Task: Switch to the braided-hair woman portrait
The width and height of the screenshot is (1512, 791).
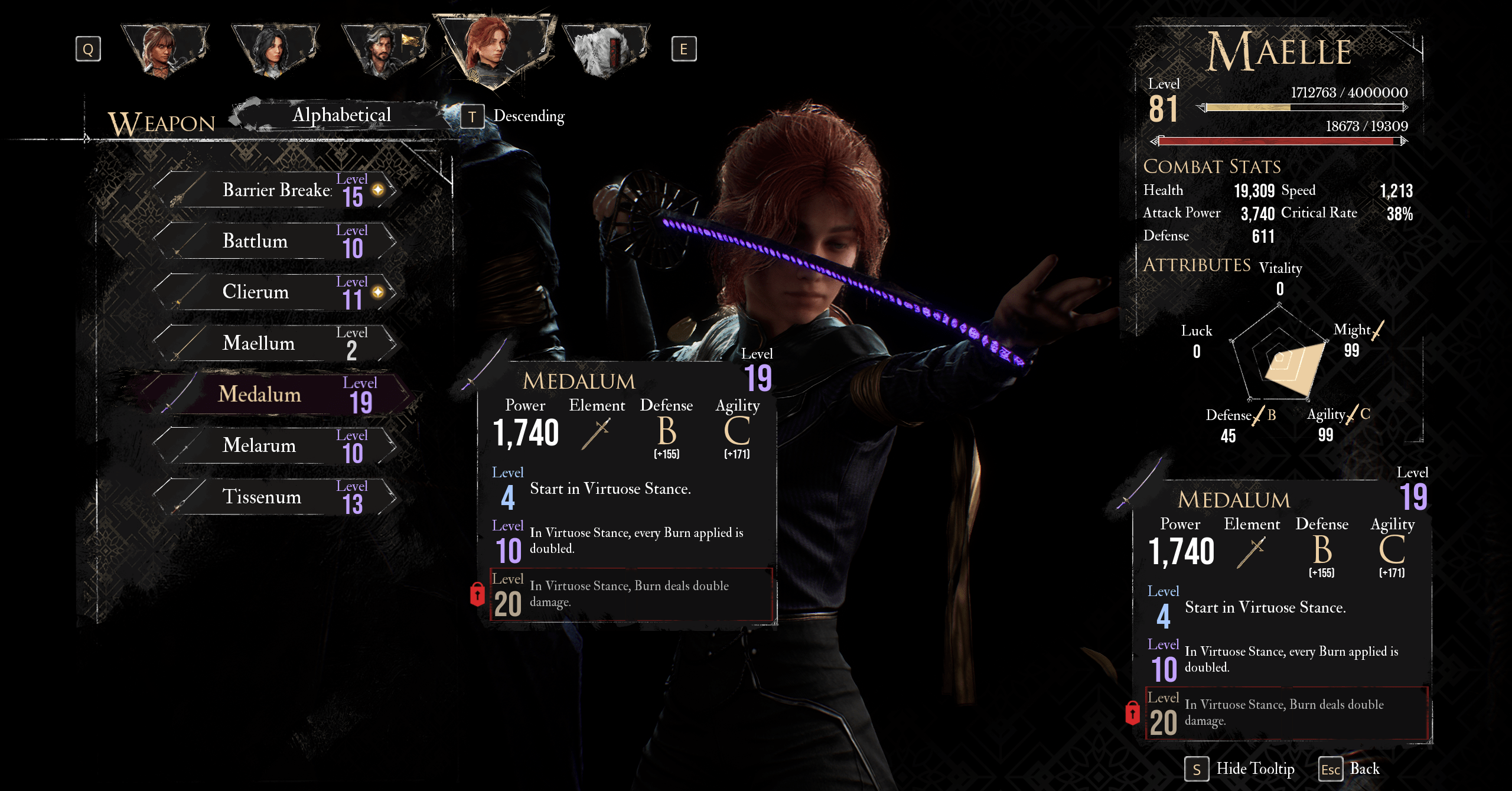Action: click(163, 50)
